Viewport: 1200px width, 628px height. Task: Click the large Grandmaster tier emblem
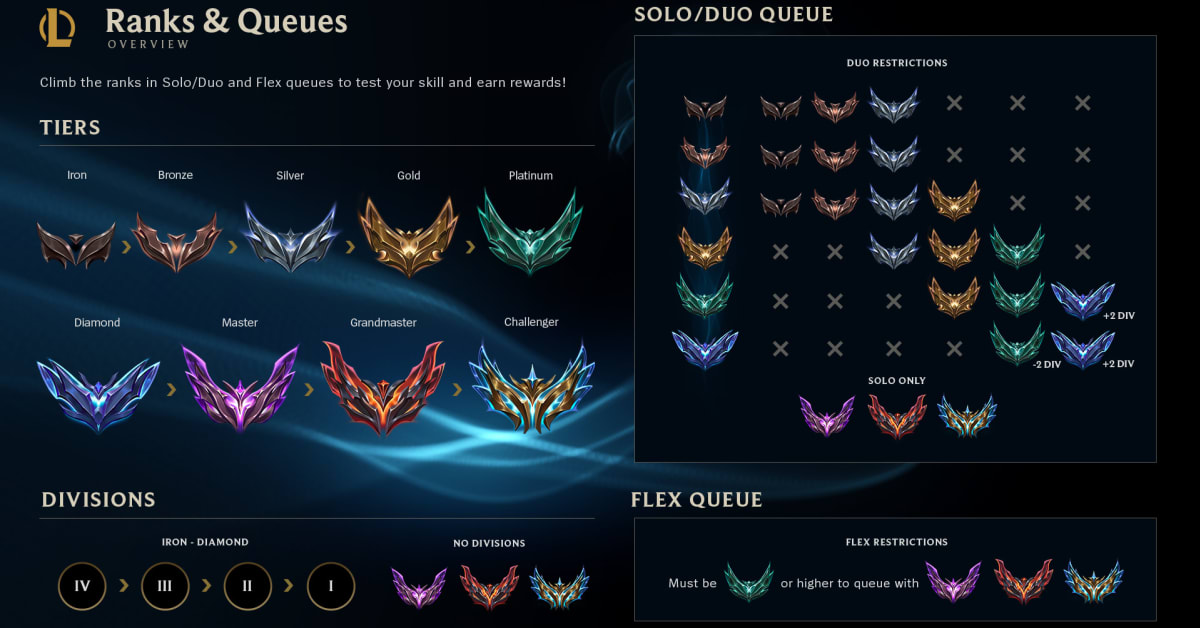tap(383, 386)
